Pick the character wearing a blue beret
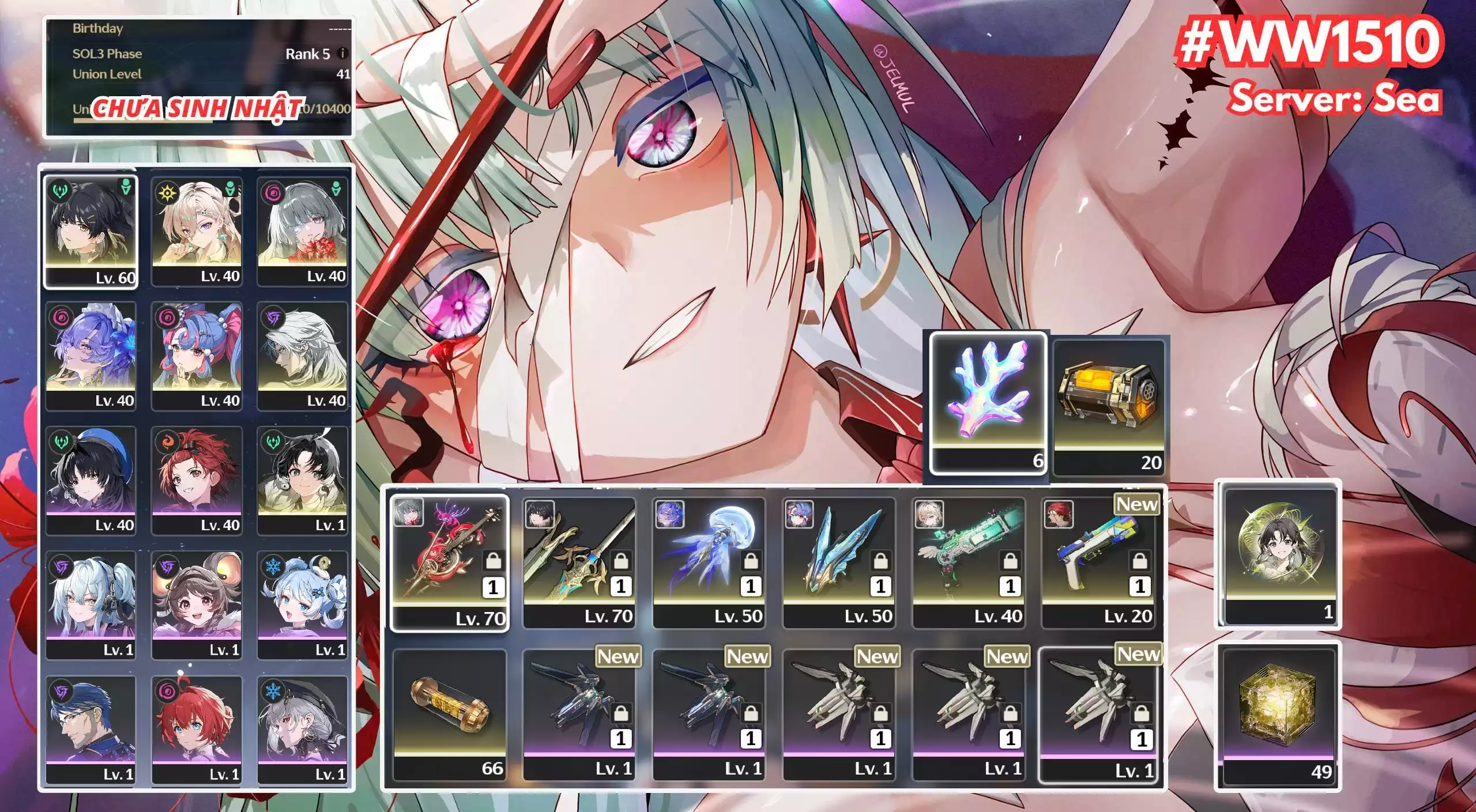Image resolution: width=1476 pixels, height=812 pixels. (x=91, y=479)
